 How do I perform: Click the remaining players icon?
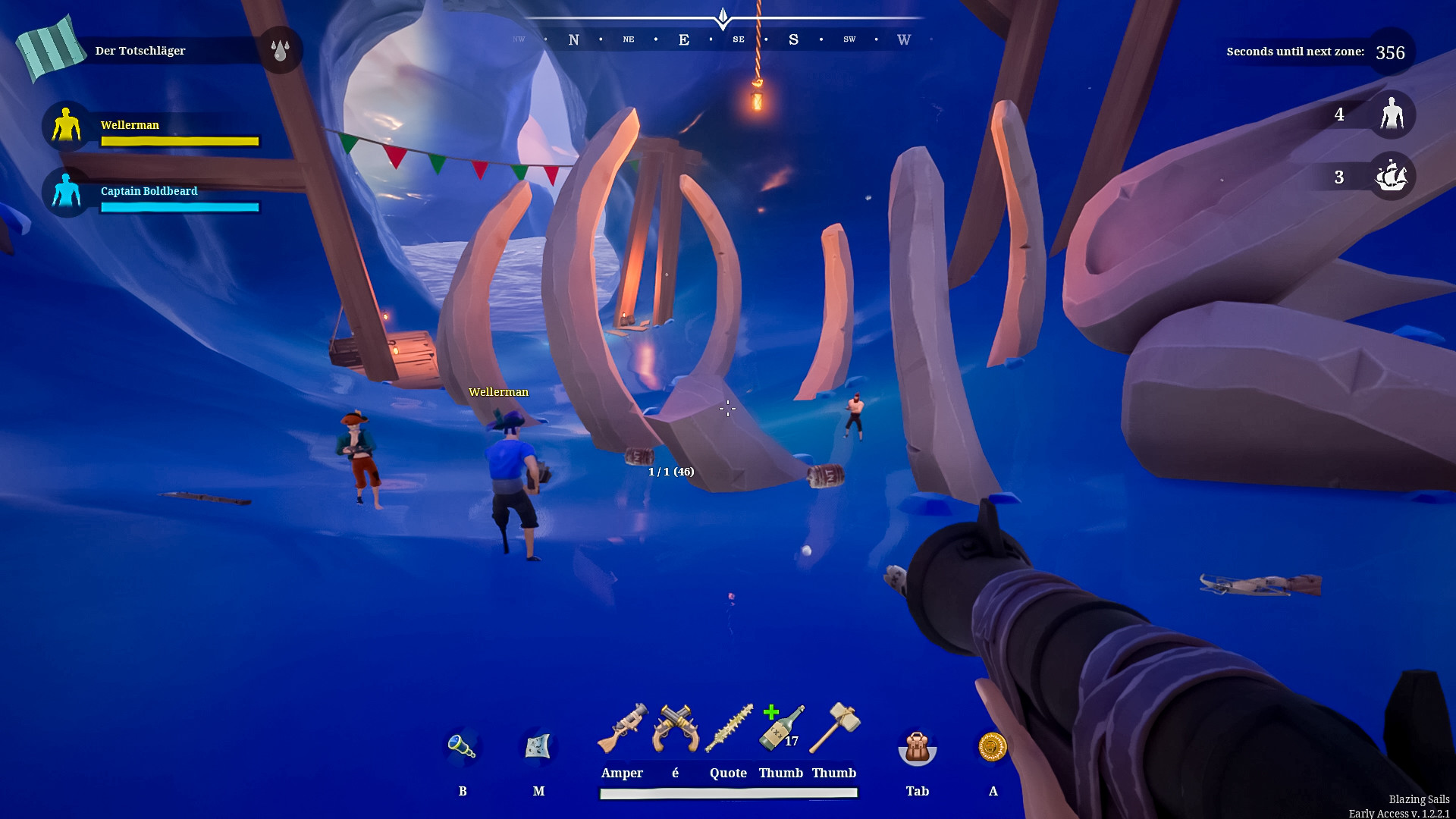click(1392, 115)
